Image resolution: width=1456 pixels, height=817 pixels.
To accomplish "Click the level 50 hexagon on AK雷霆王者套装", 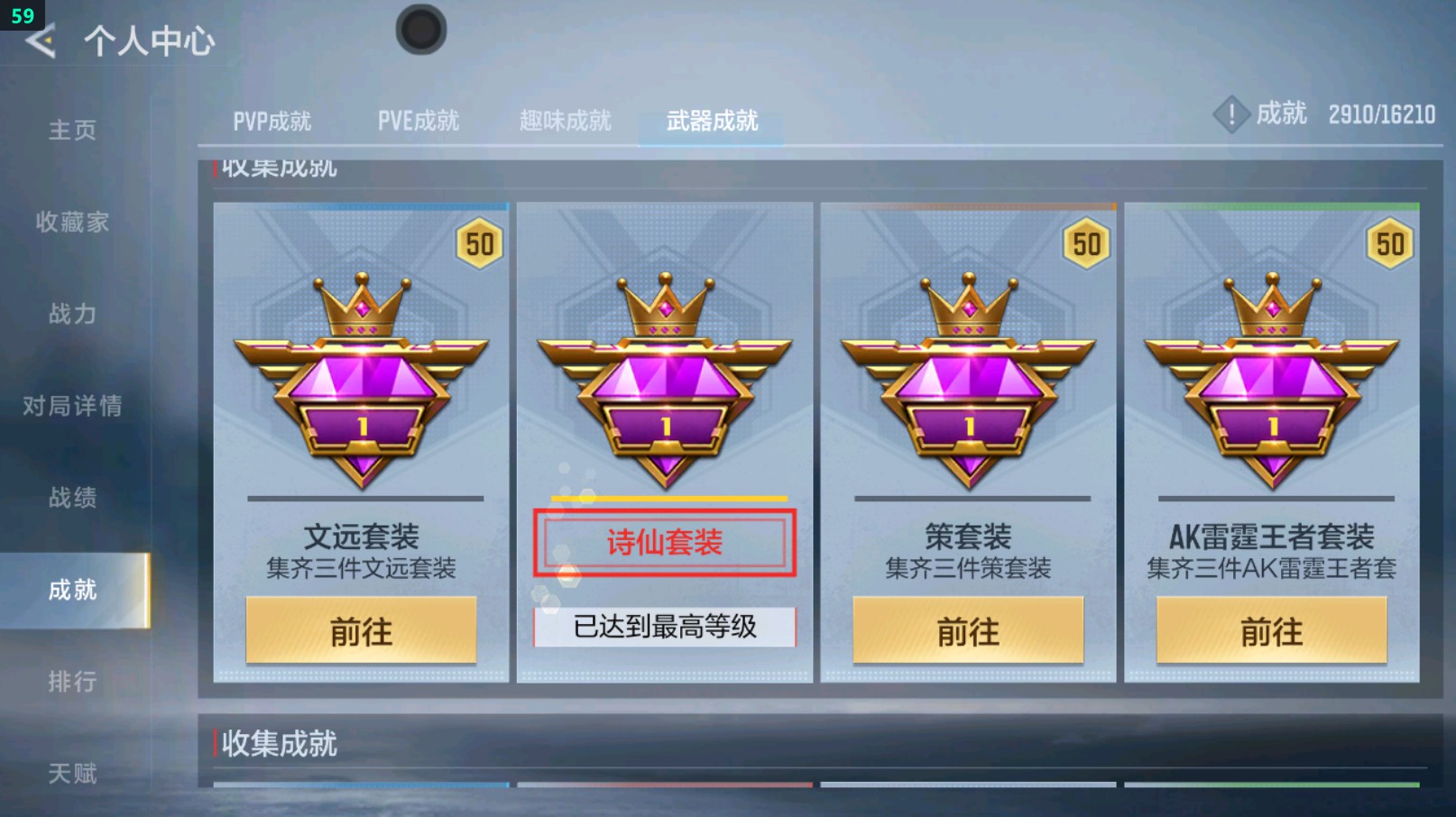I will tap(1391, 243).
